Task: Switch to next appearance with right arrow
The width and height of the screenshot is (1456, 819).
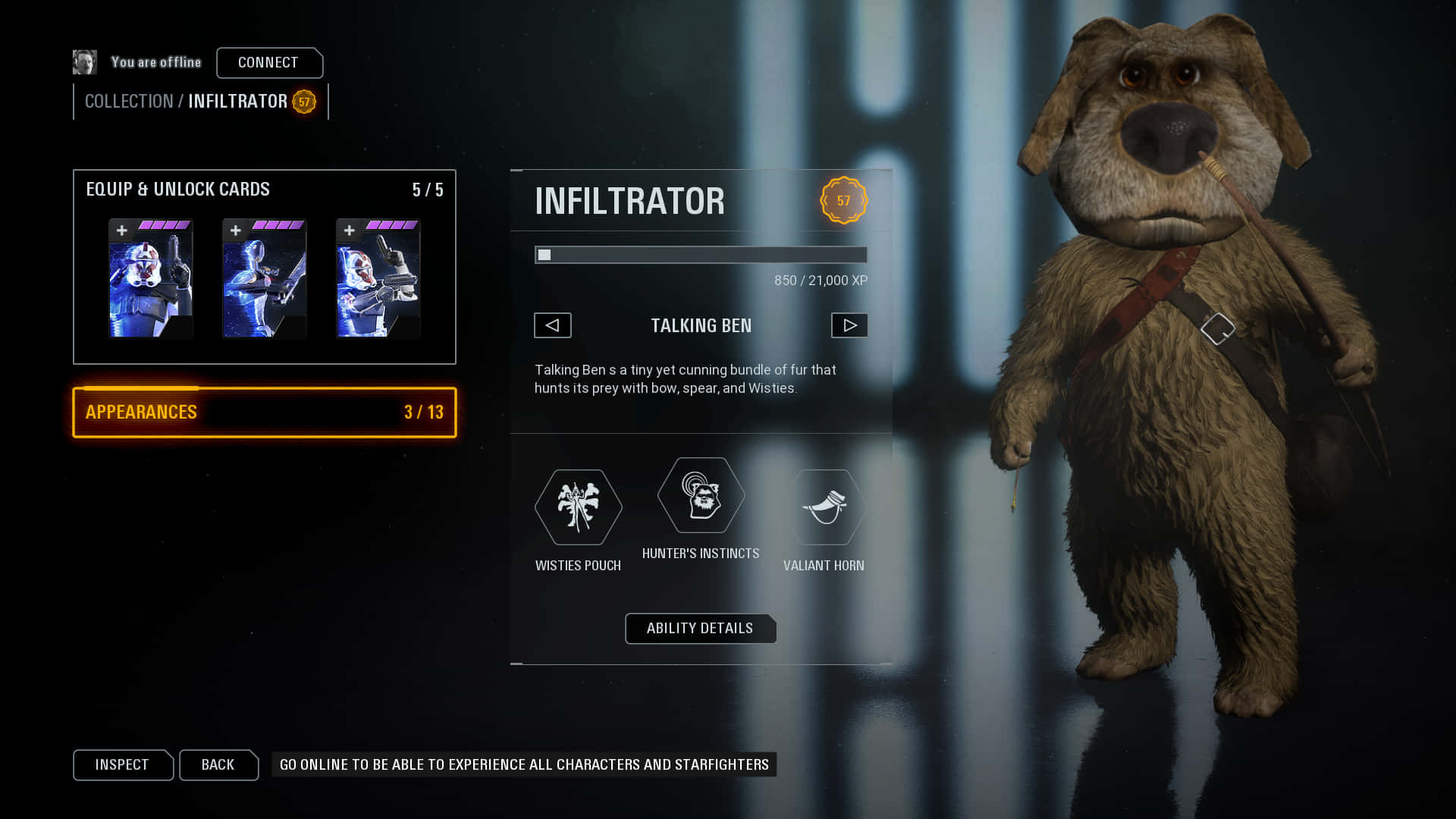Action: [849, 325]
